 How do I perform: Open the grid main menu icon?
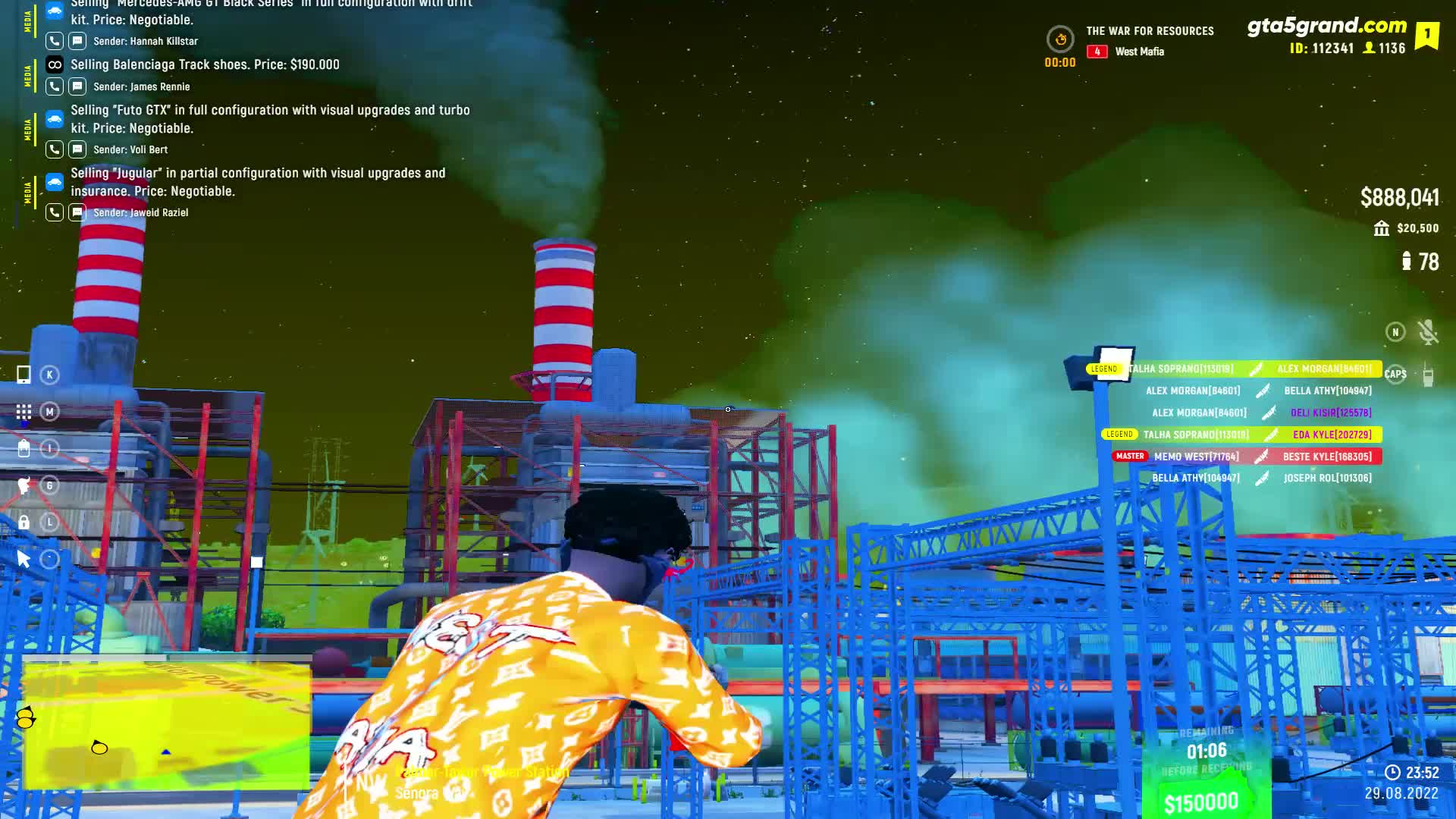(24, 412)
